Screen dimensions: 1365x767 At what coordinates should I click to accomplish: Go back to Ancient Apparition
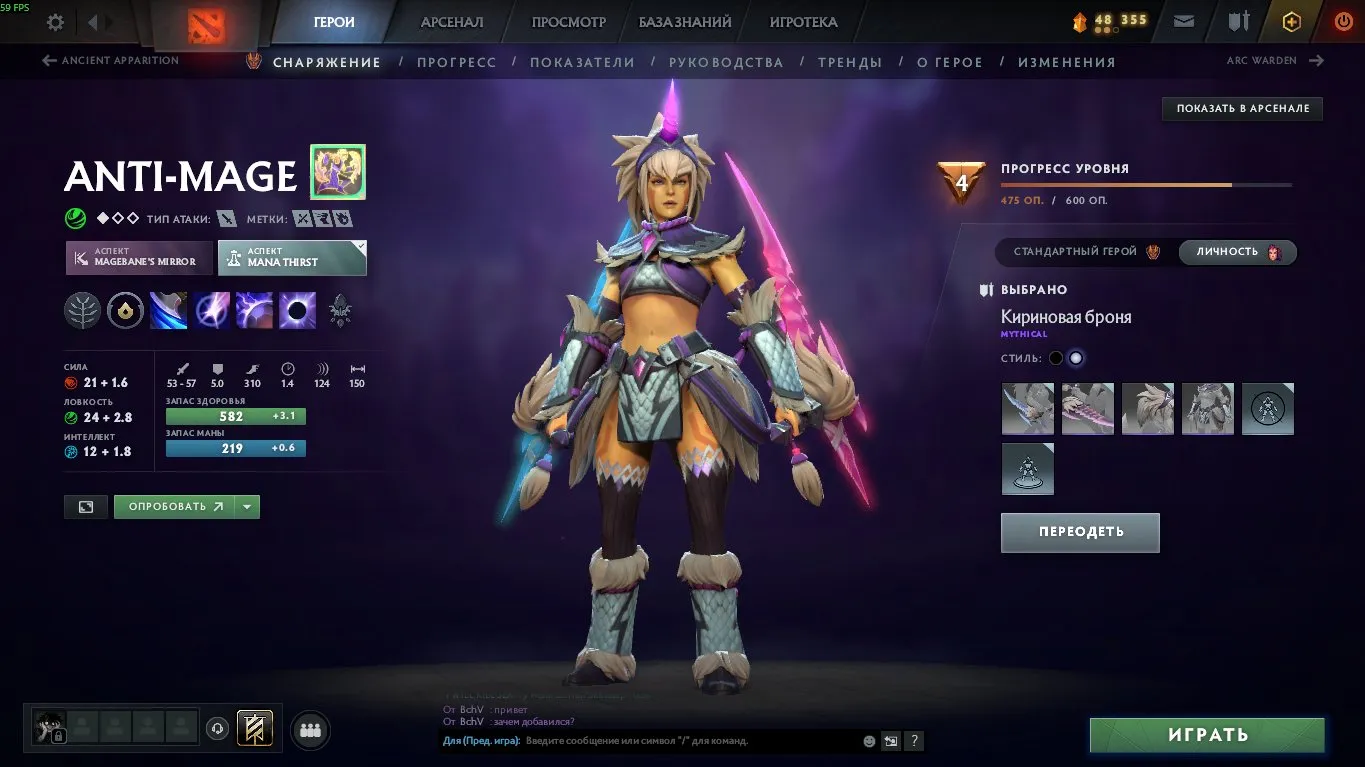[108, 60]
